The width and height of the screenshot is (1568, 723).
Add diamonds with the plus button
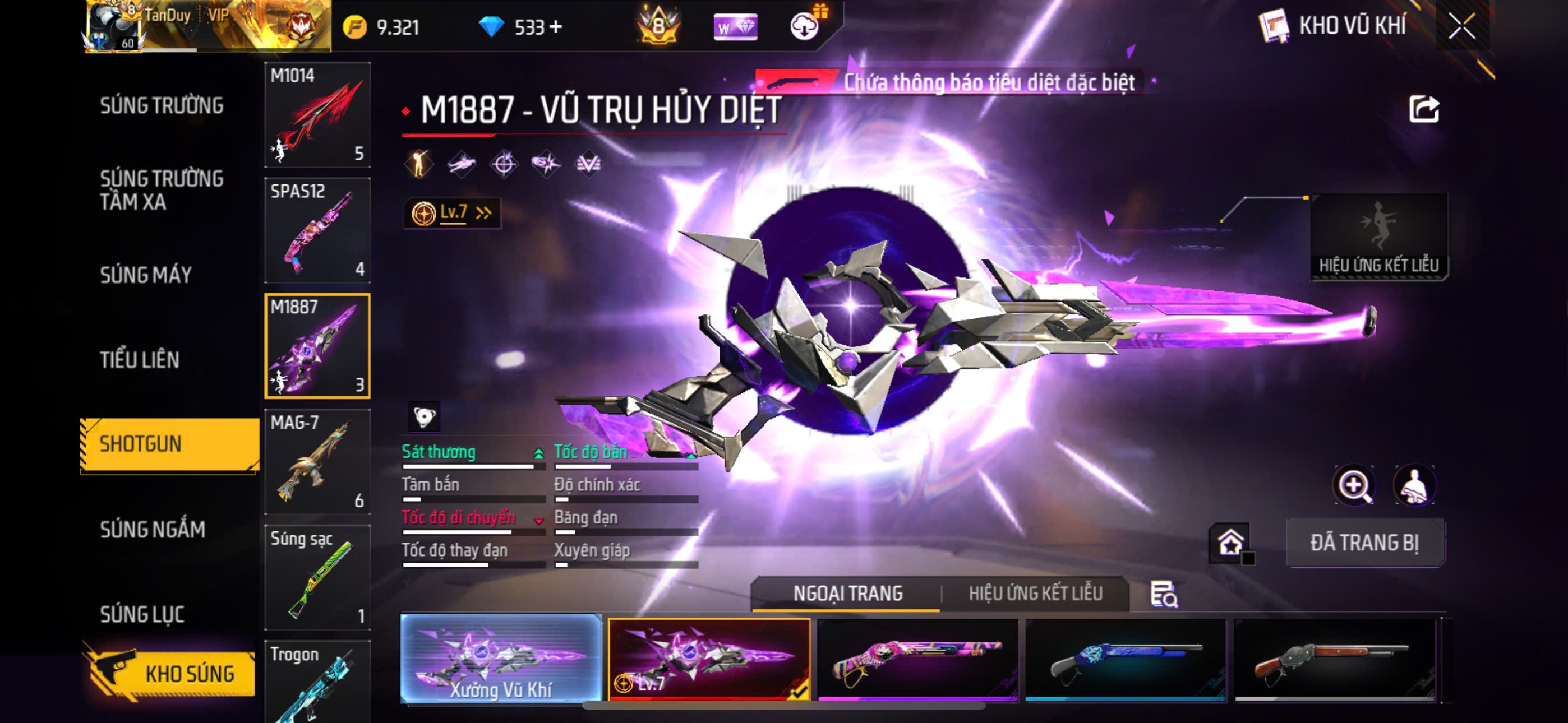555,27
